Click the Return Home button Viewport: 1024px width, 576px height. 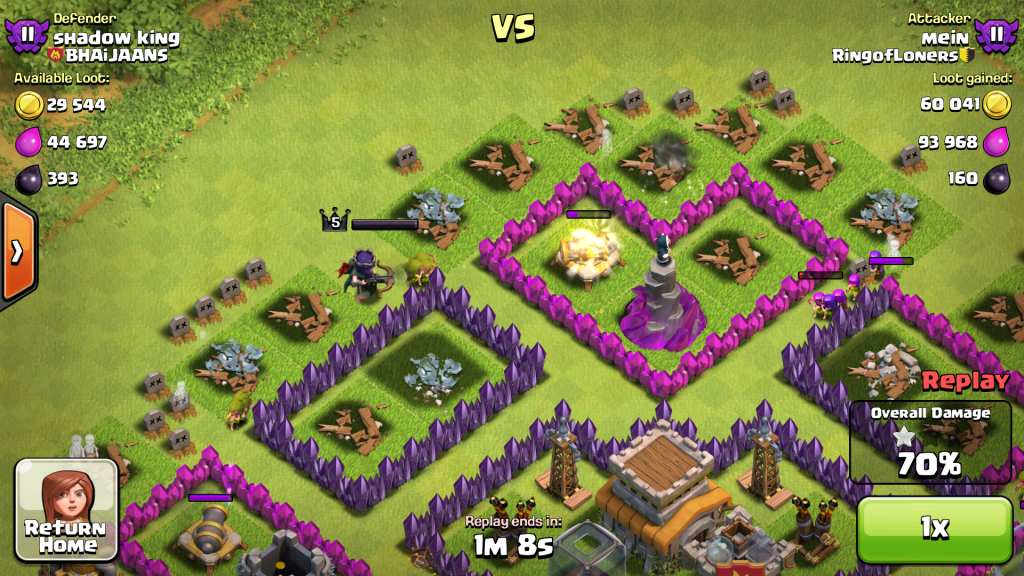(66, 510)
